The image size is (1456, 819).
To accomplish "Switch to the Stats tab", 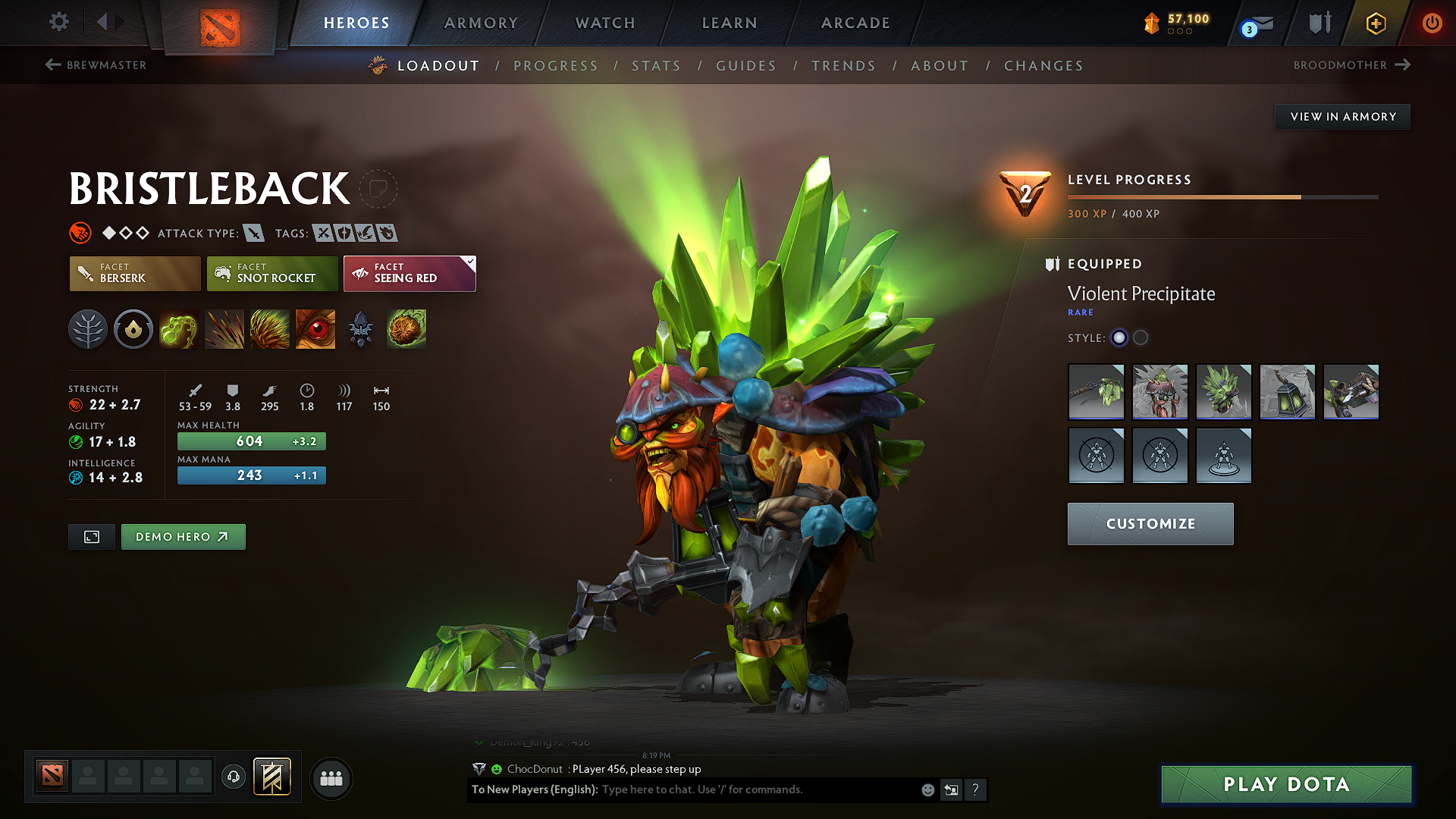I will (x=656, y=66).
